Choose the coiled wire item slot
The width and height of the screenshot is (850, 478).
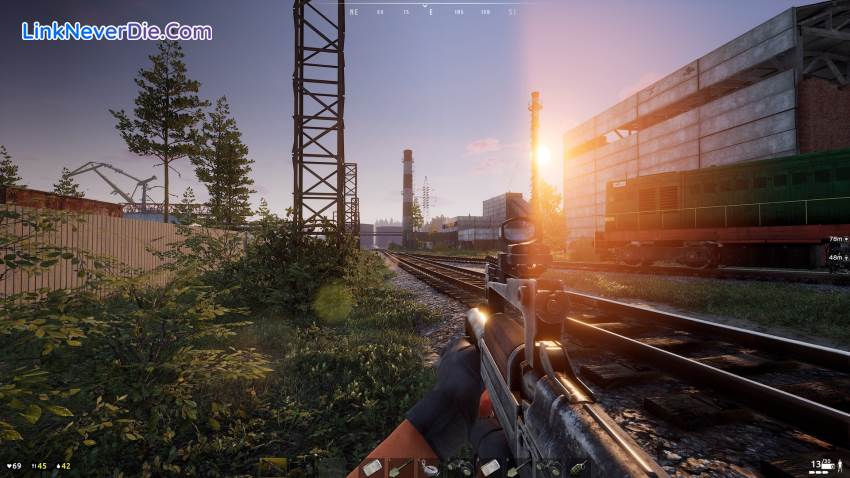click(429, 467)
